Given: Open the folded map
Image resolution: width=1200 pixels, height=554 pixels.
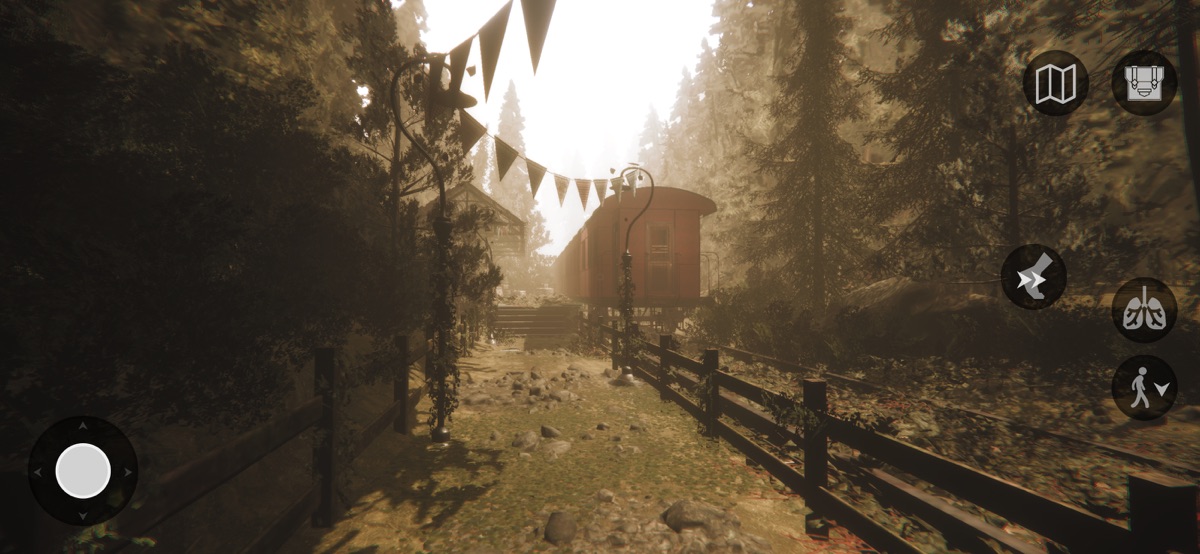Looking at the screenshot, I should [1055, 83].
